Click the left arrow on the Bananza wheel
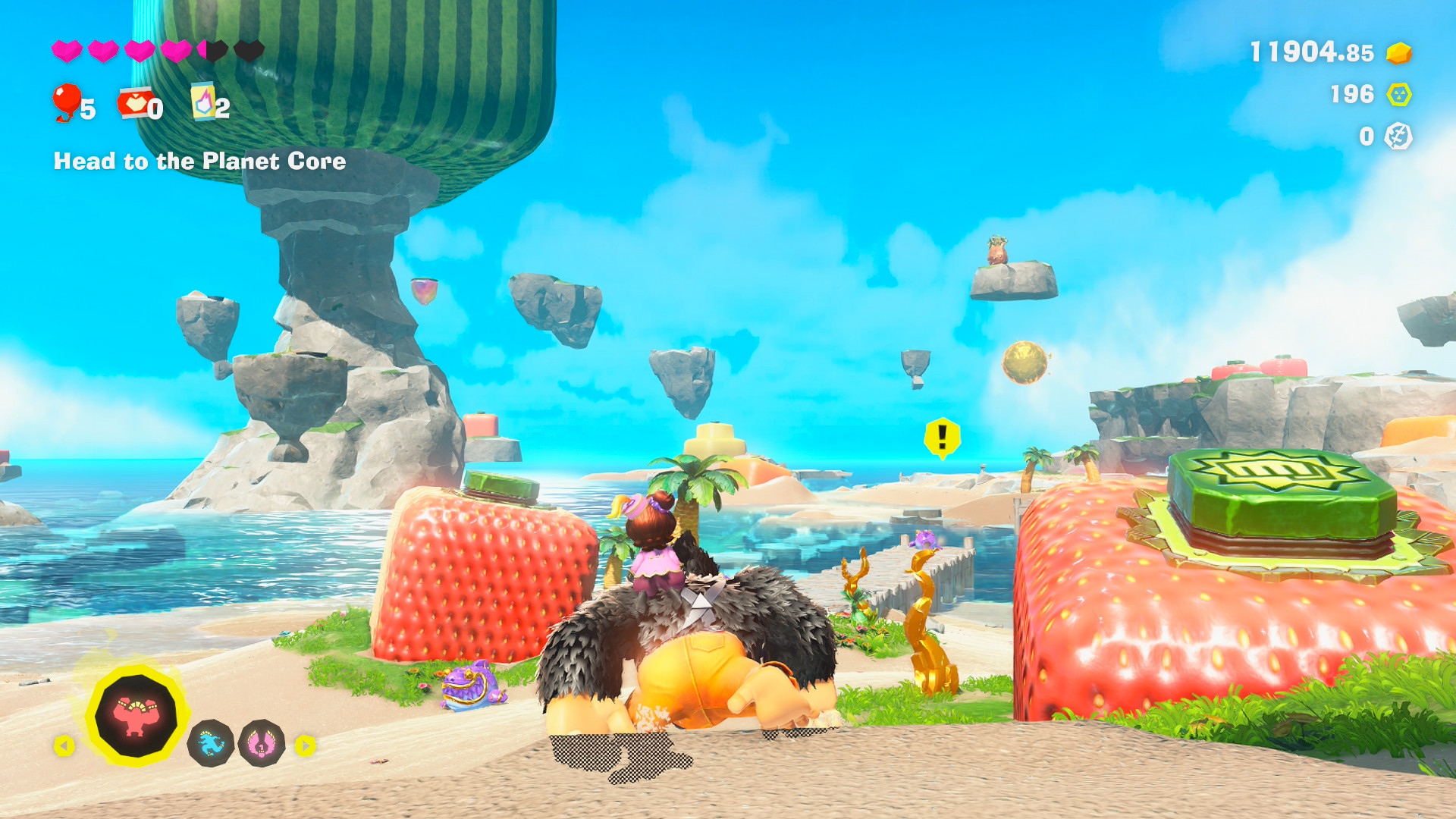The width and height of the screenshot is (1456, 819). pyautogui.click(x=64, y=744)
